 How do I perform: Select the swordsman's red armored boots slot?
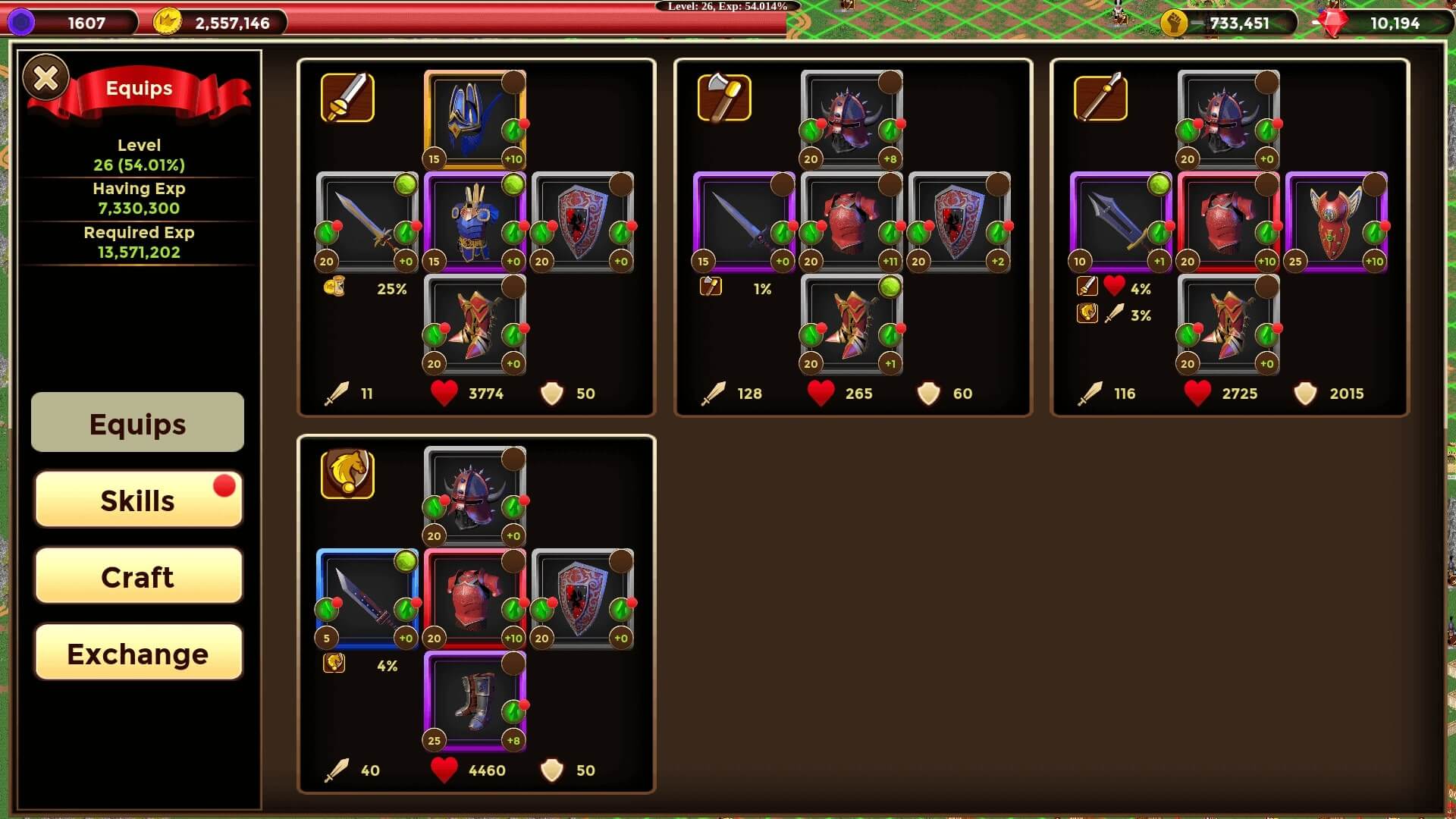475,325
